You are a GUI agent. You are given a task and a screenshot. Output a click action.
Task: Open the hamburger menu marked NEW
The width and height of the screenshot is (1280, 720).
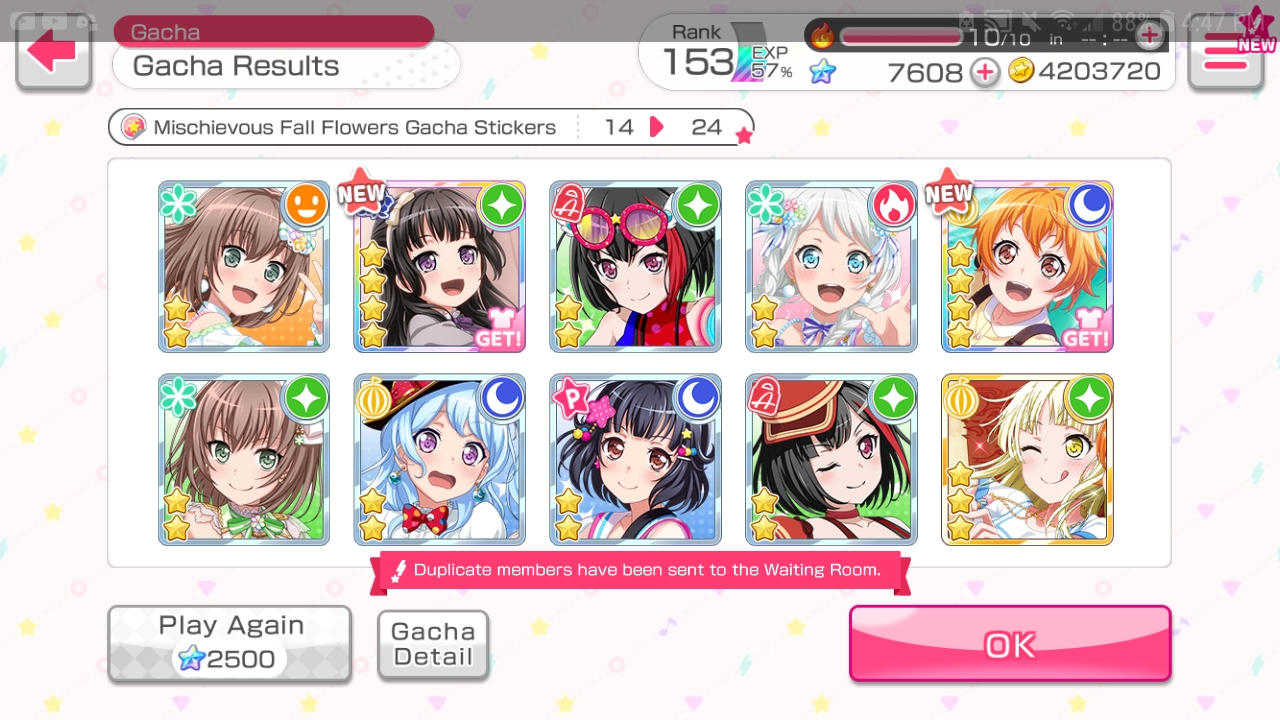pos(1225,53)
